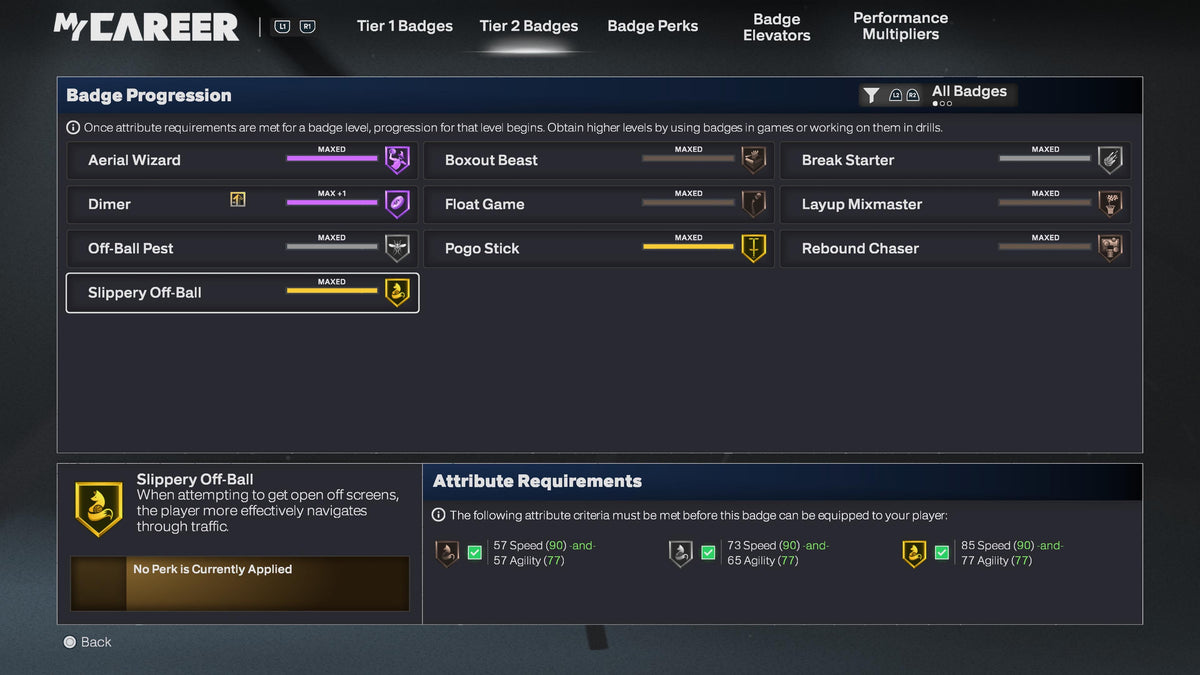Choose the Float Game badge row

[x=599, y=204]
